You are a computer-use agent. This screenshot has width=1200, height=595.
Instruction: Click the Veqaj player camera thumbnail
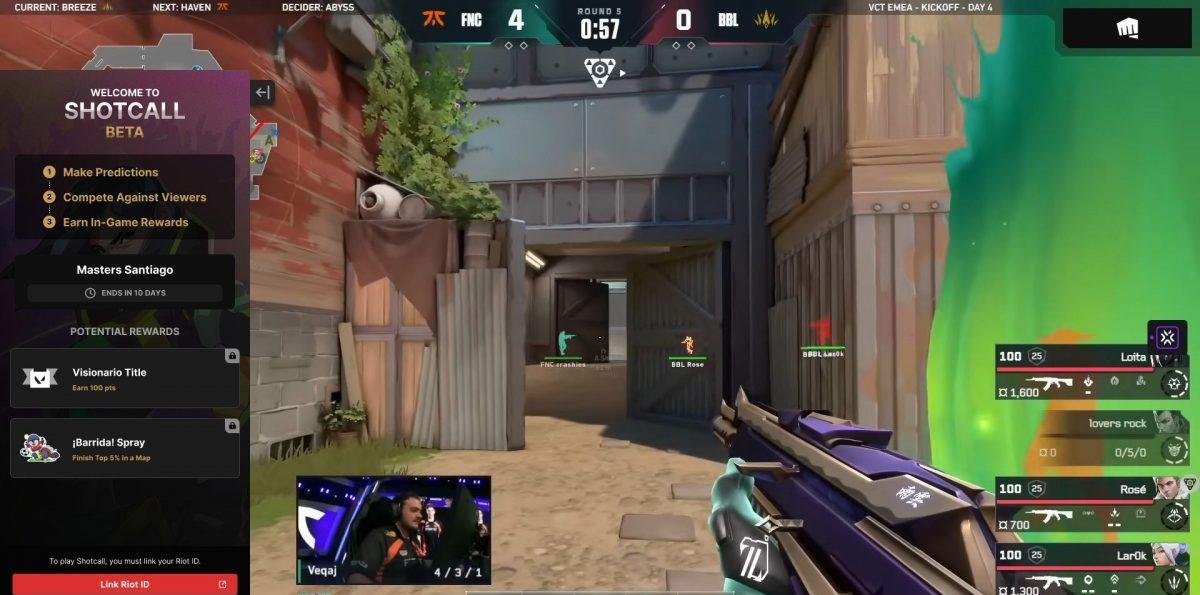point(393,530)
